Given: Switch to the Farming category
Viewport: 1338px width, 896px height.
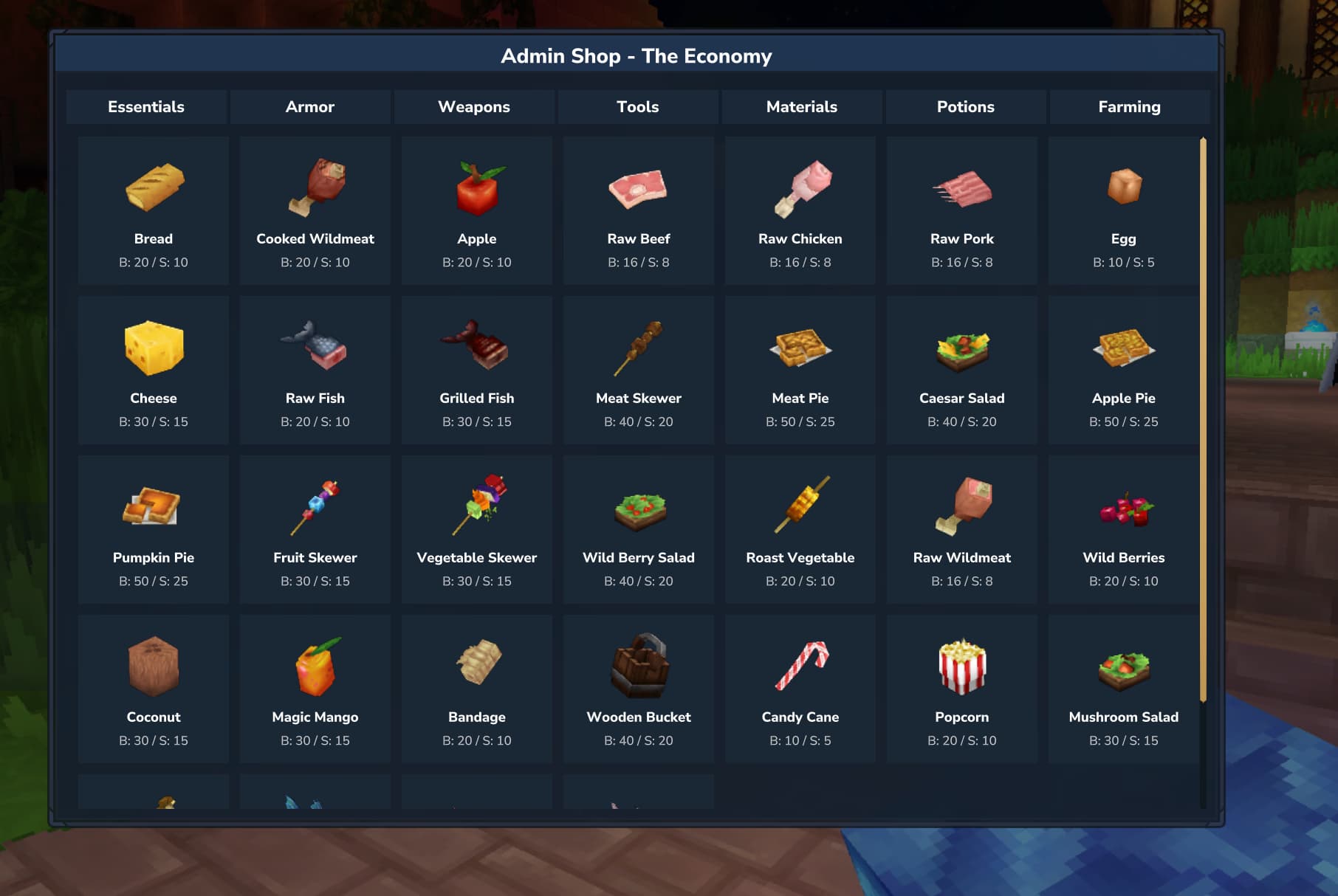Looking at the screenshot, I should [x=1129, y=107].
